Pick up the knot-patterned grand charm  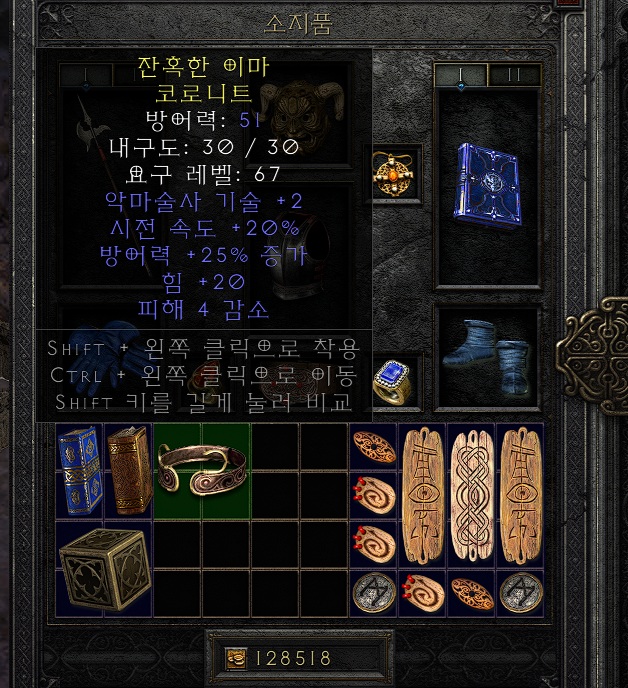pyautogui.click(x=472, y=495)
